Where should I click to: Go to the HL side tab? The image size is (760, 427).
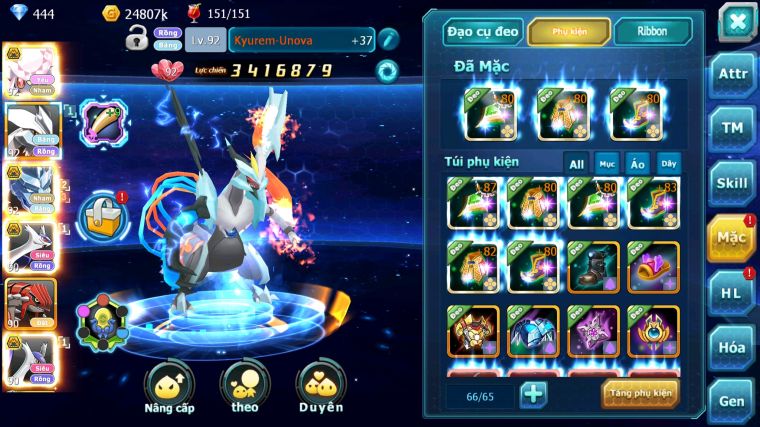(732, 292)
